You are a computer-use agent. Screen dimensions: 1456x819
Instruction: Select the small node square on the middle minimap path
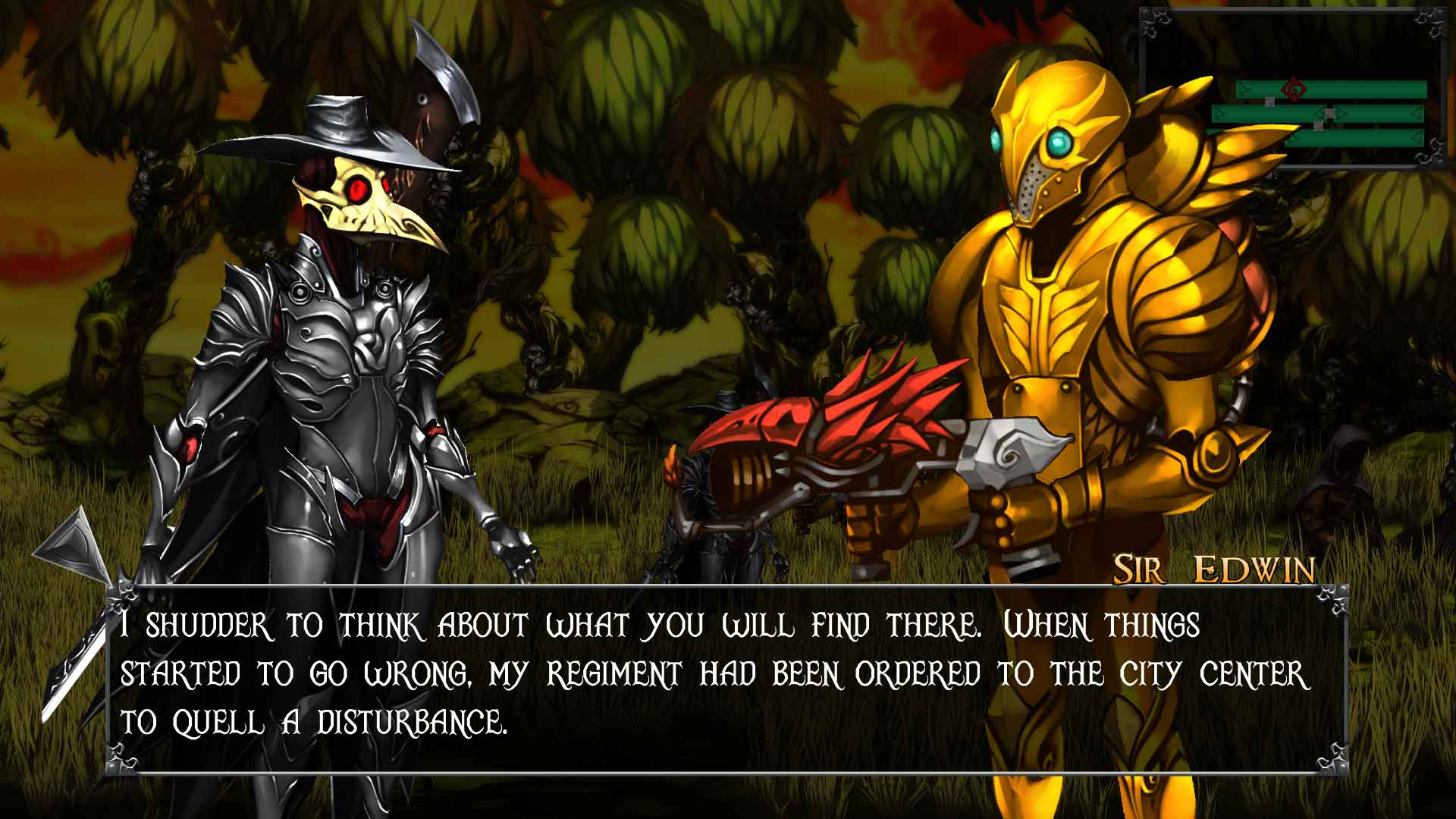[1269, 102]
